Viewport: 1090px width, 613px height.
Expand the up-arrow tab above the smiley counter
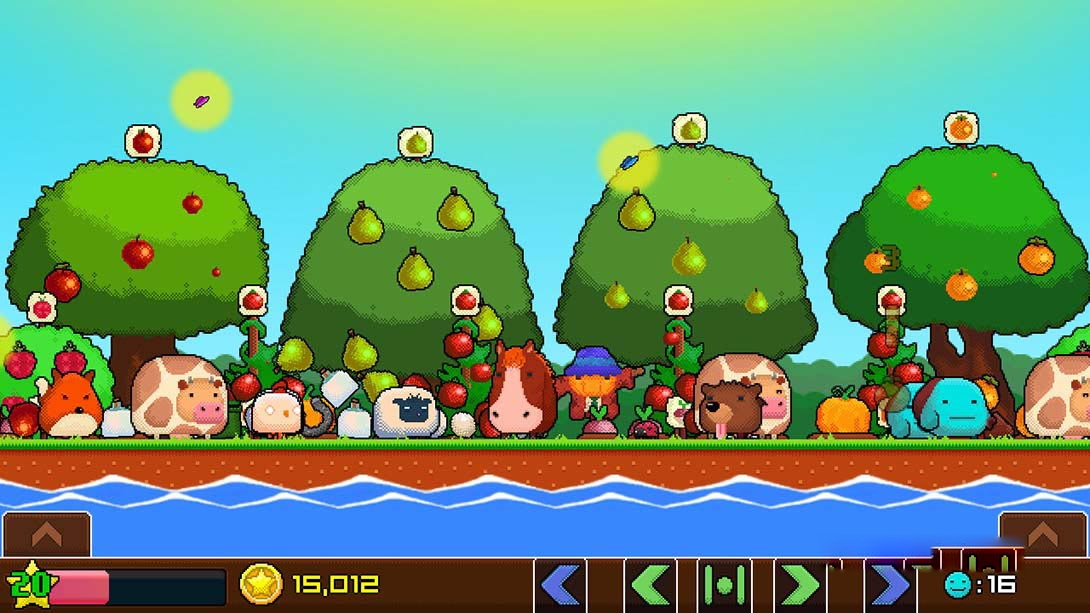[1043, 534]
